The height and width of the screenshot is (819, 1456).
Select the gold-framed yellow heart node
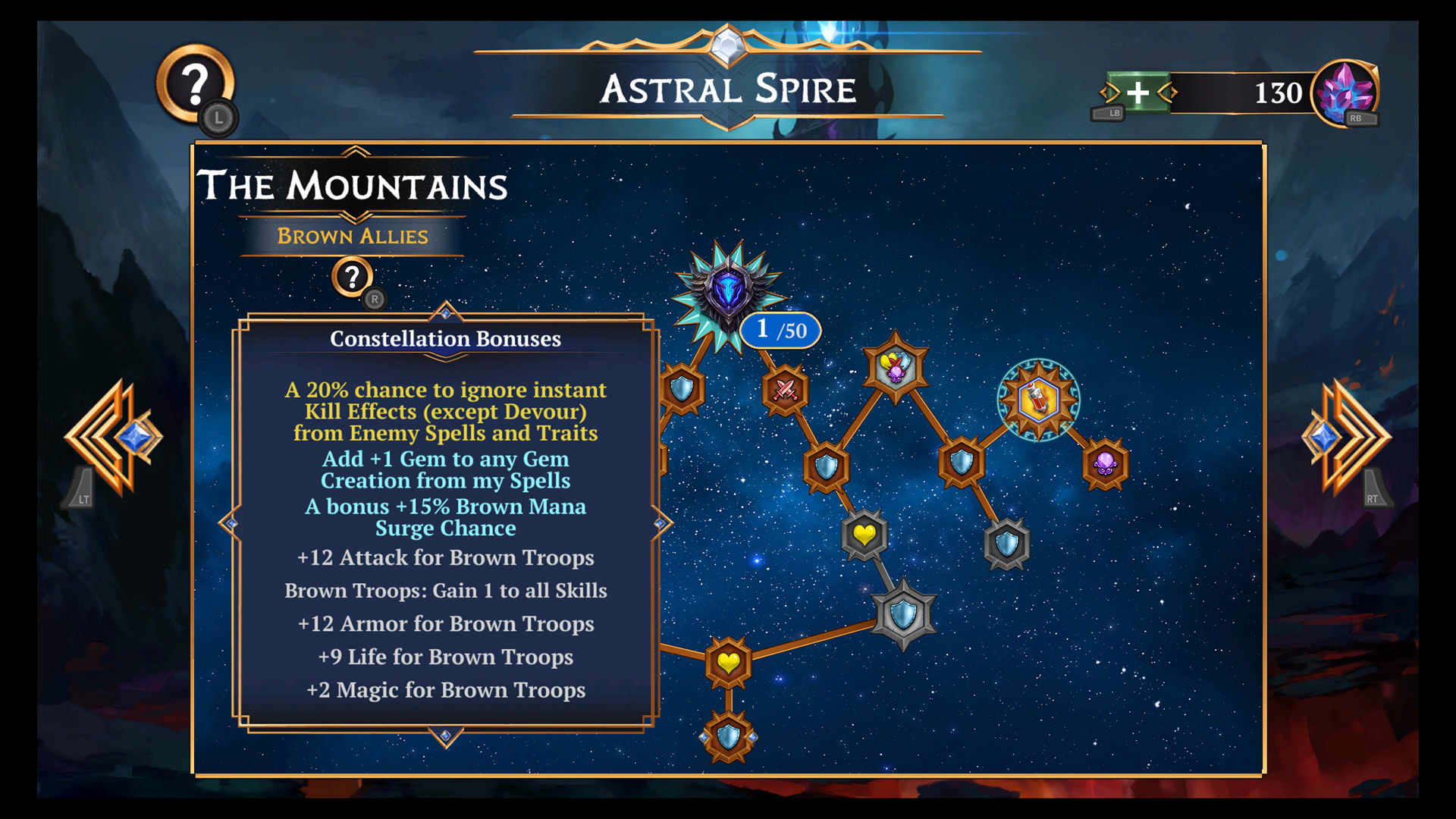(x=728, y=663)
